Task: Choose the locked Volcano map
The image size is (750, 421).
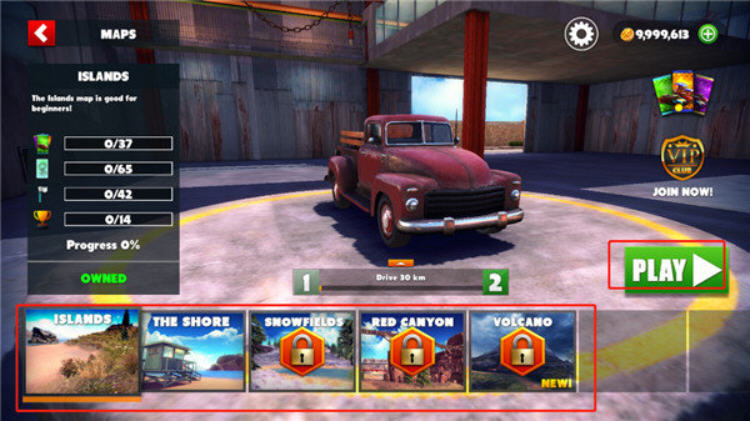Action: (x=521, y=352)
